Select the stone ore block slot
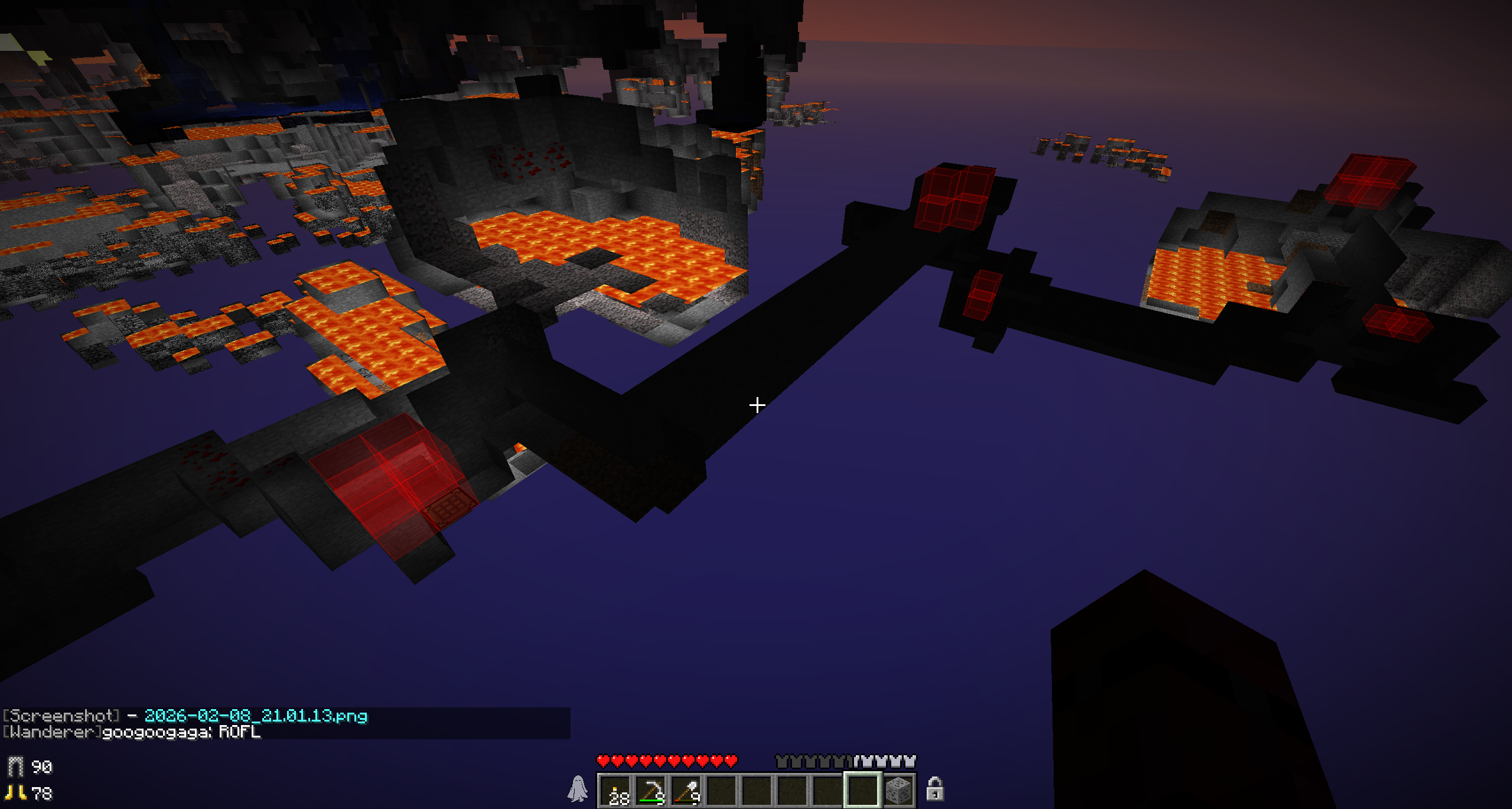 (x=898, y=791)
